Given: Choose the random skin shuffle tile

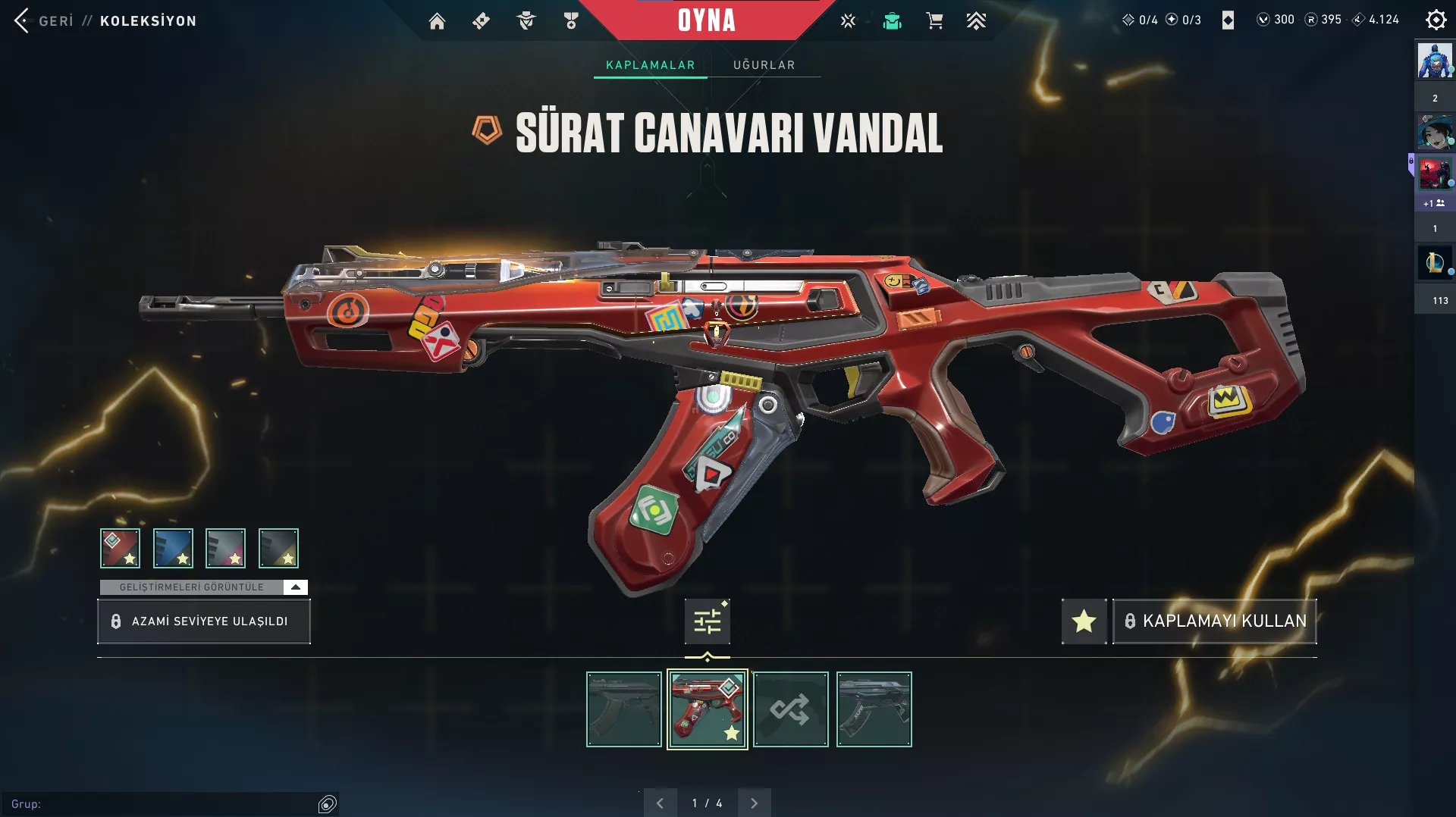Looking at the screenshot, I should 790,709.
